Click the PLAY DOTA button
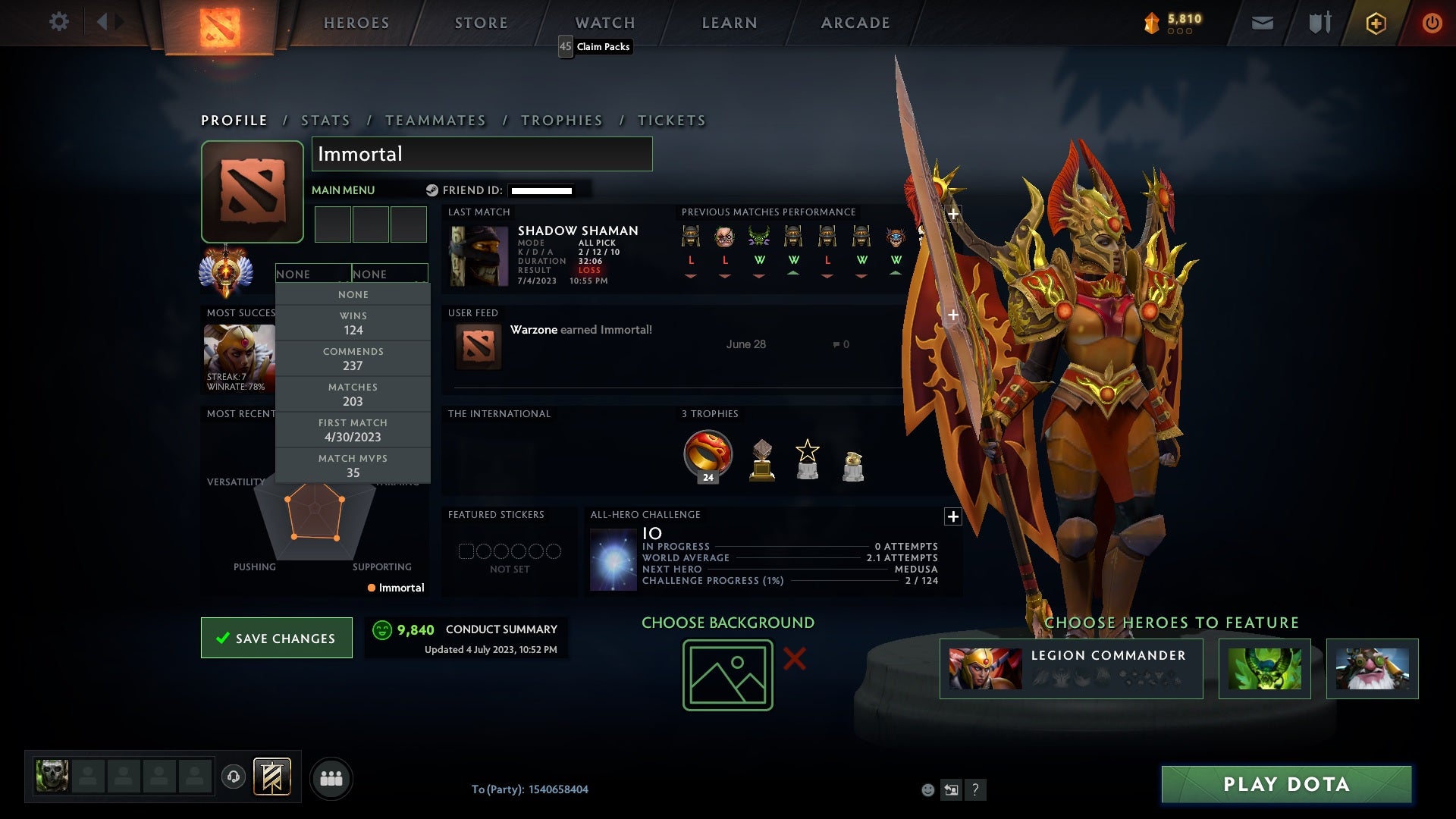The height and width of the screenshot is (819, 1456). pos(1285,785)
